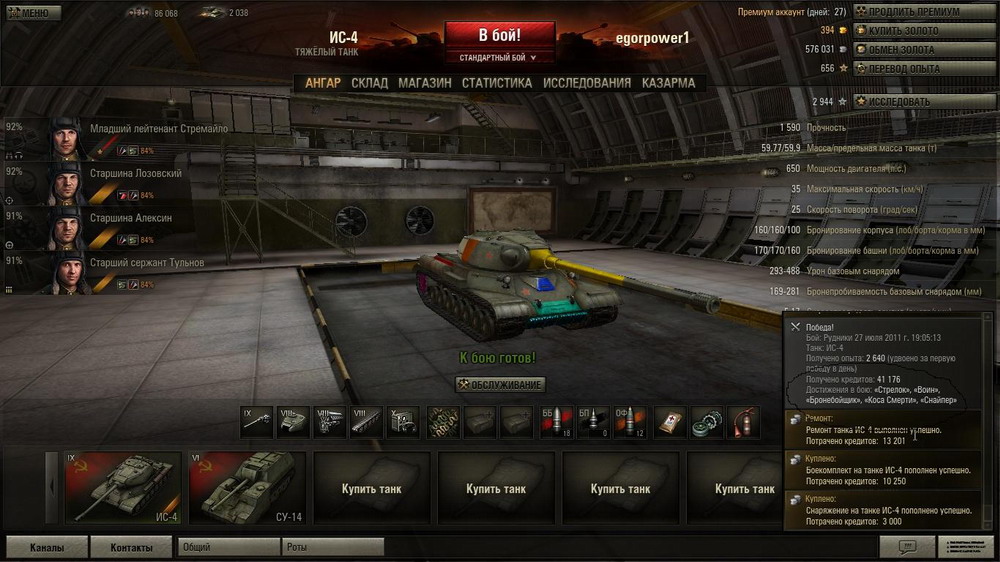Open tank Обслуживание service button
Image resolution: width=1000 pixels, height=562 pixels.
(x=500, y=385)
